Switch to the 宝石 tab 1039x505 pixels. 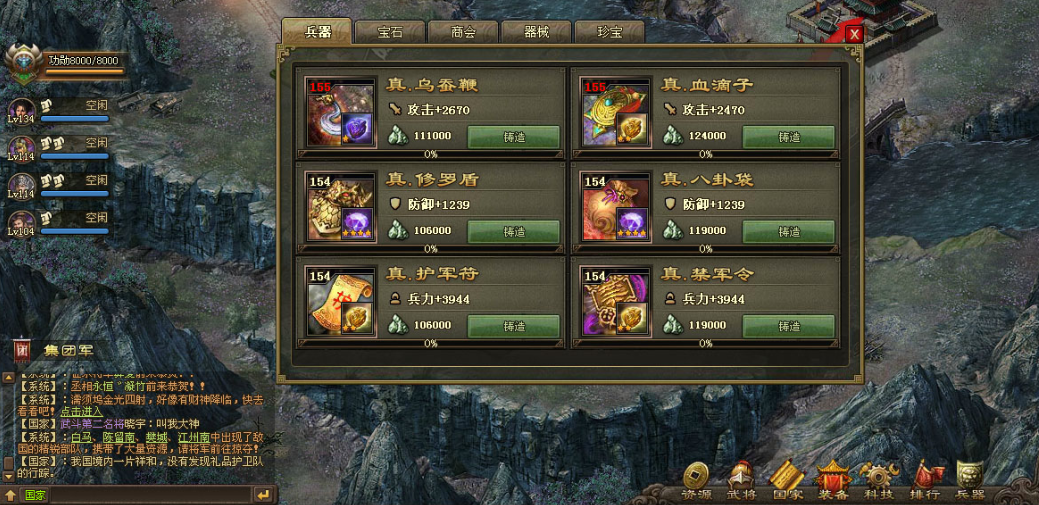[390, 33]
